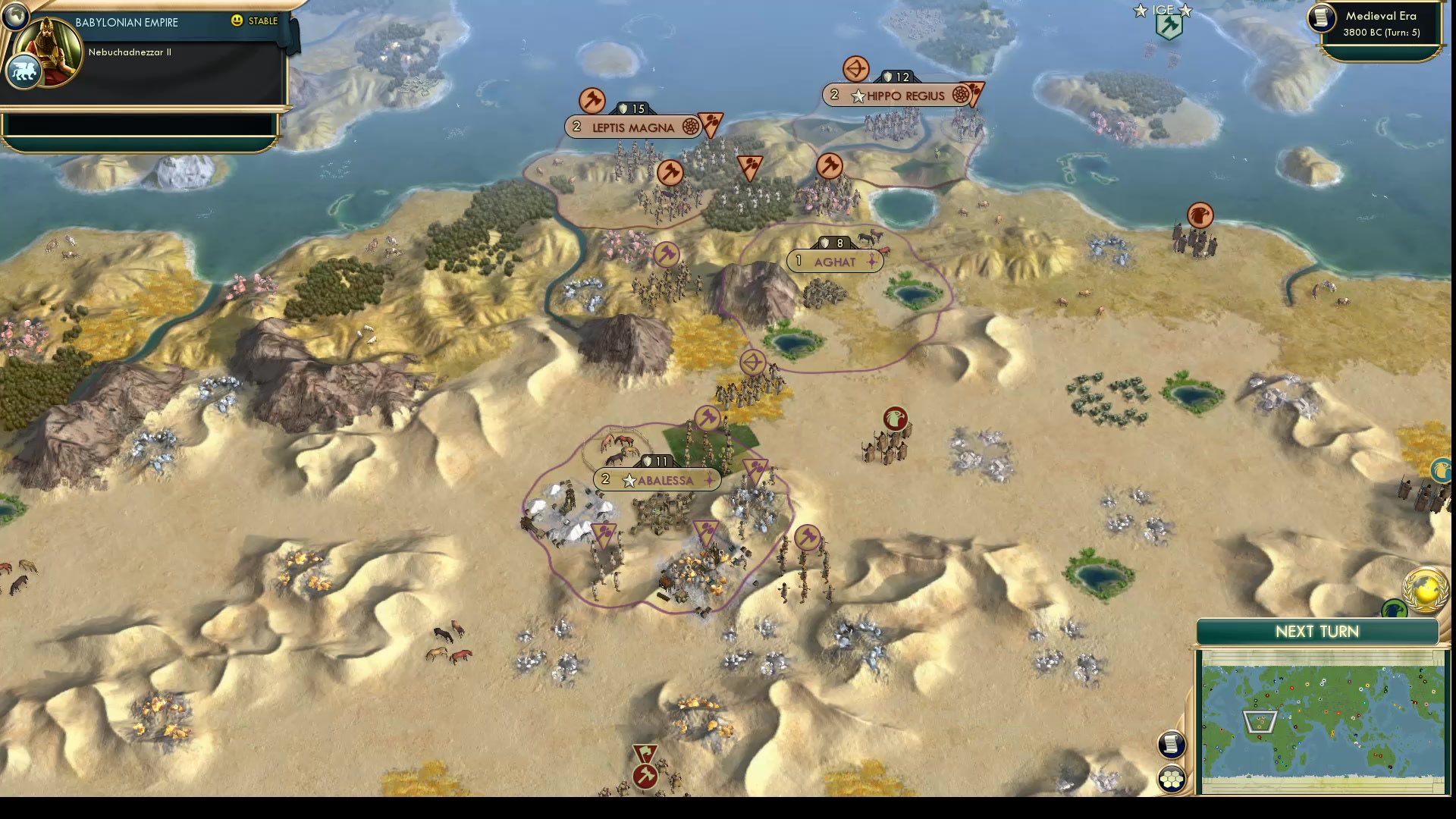Select the trireme icon near Hippo Regius
1456x819 pixels.
(x=856, y=67)
